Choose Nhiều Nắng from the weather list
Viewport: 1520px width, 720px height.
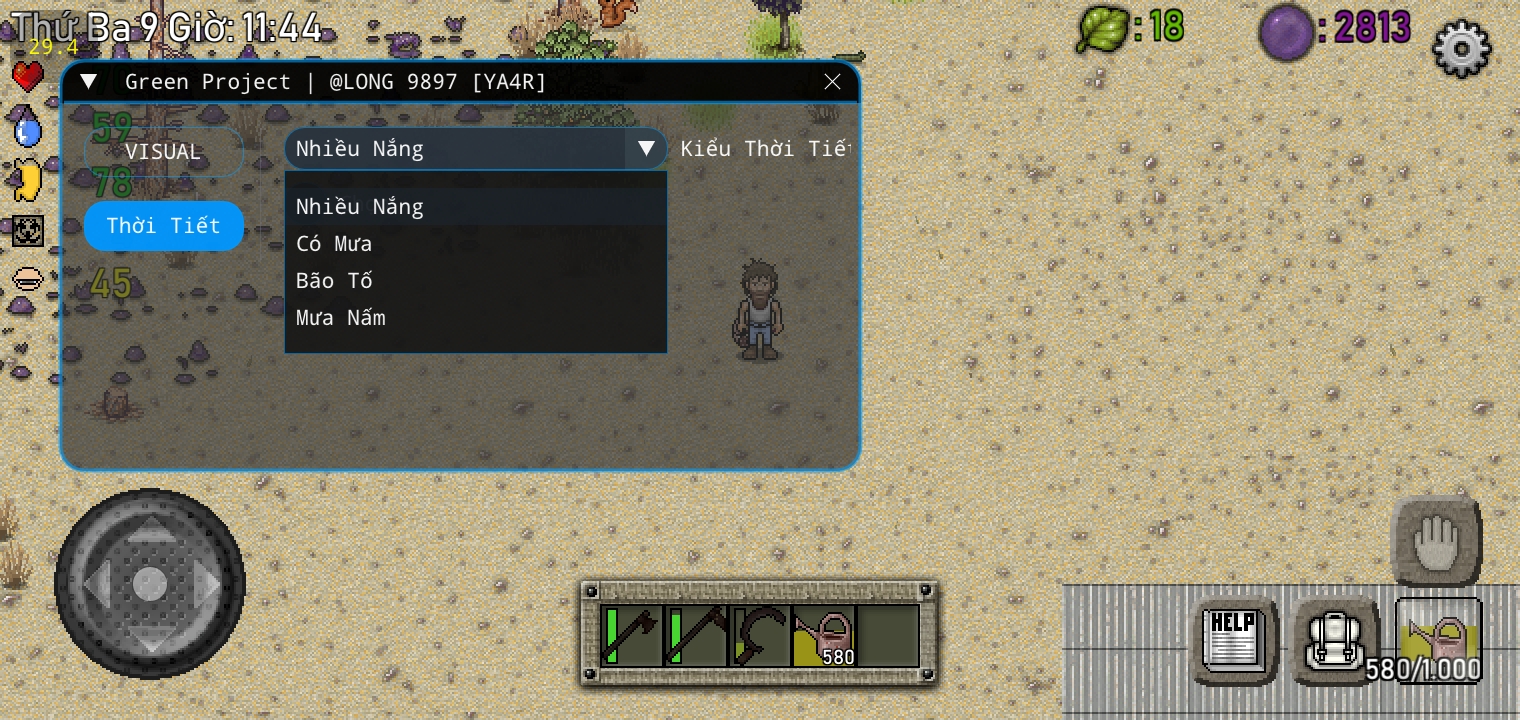pos(360,207)
